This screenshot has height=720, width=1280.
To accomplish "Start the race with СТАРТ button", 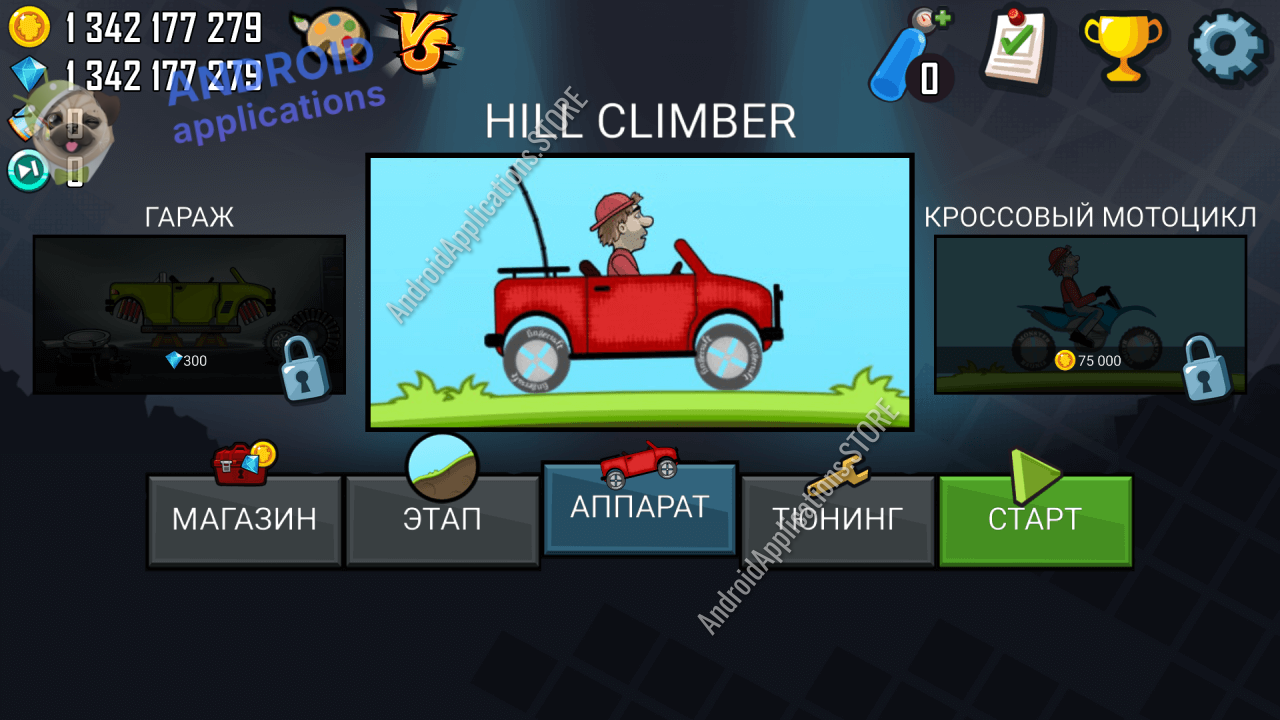I will point(1035,520).
